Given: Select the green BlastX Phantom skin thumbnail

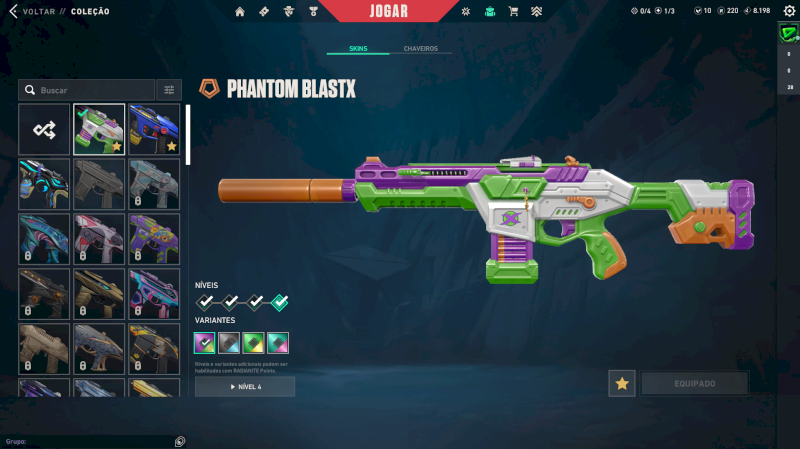Looking at the screenshot, I should coord(99,129).
